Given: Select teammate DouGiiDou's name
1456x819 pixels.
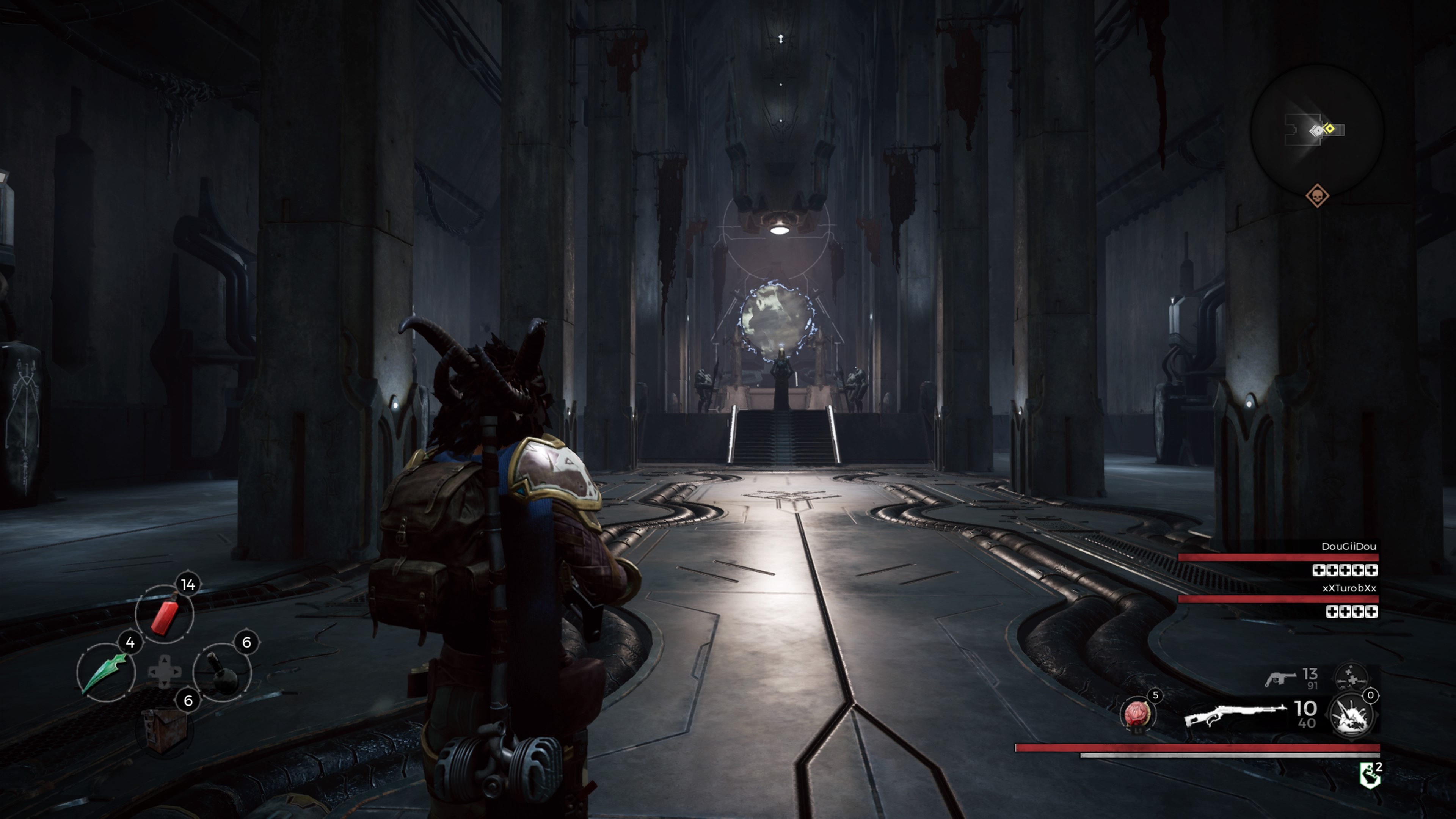Looking at the screenshot, I should (x=1348, y=546).
